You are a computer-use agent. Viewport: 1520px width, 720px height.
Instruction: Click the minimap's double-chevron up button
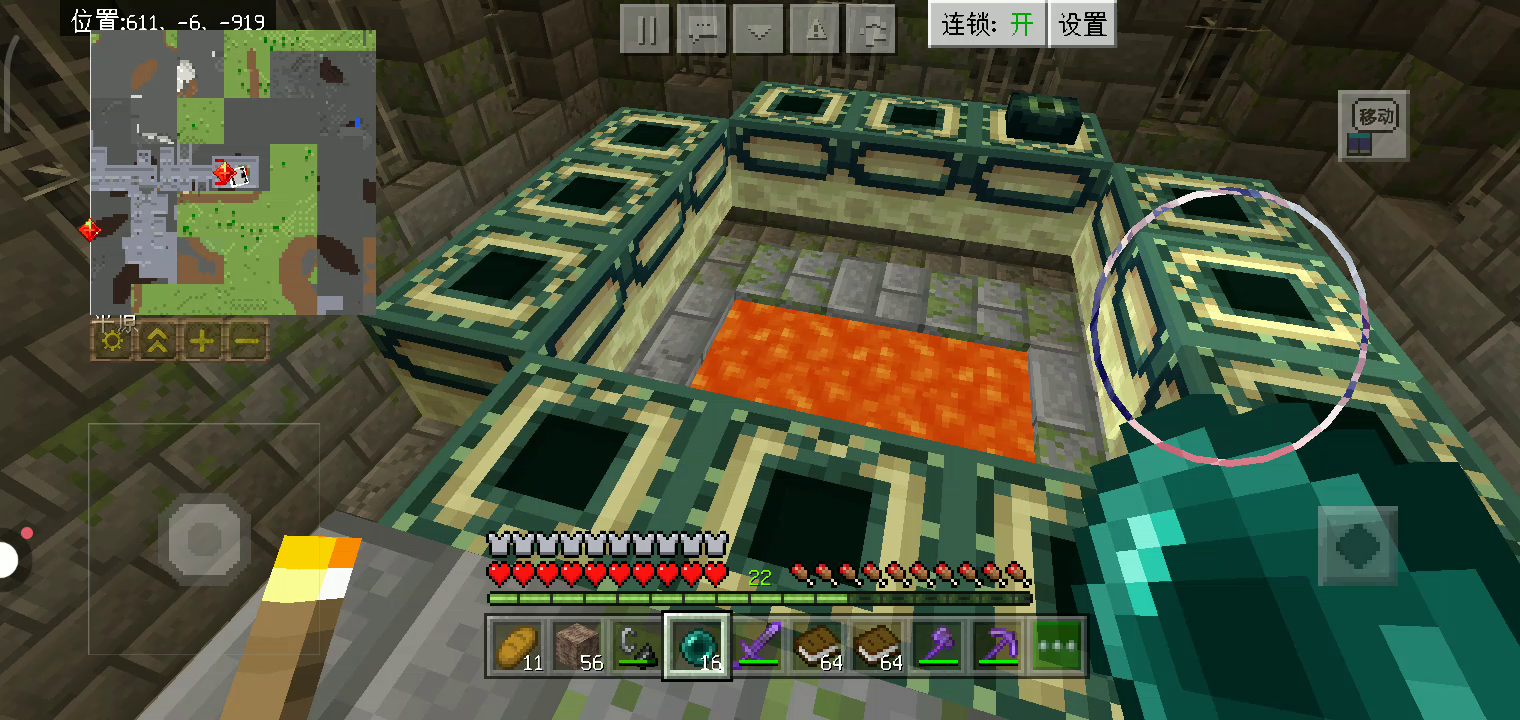[x=157, y=342]
